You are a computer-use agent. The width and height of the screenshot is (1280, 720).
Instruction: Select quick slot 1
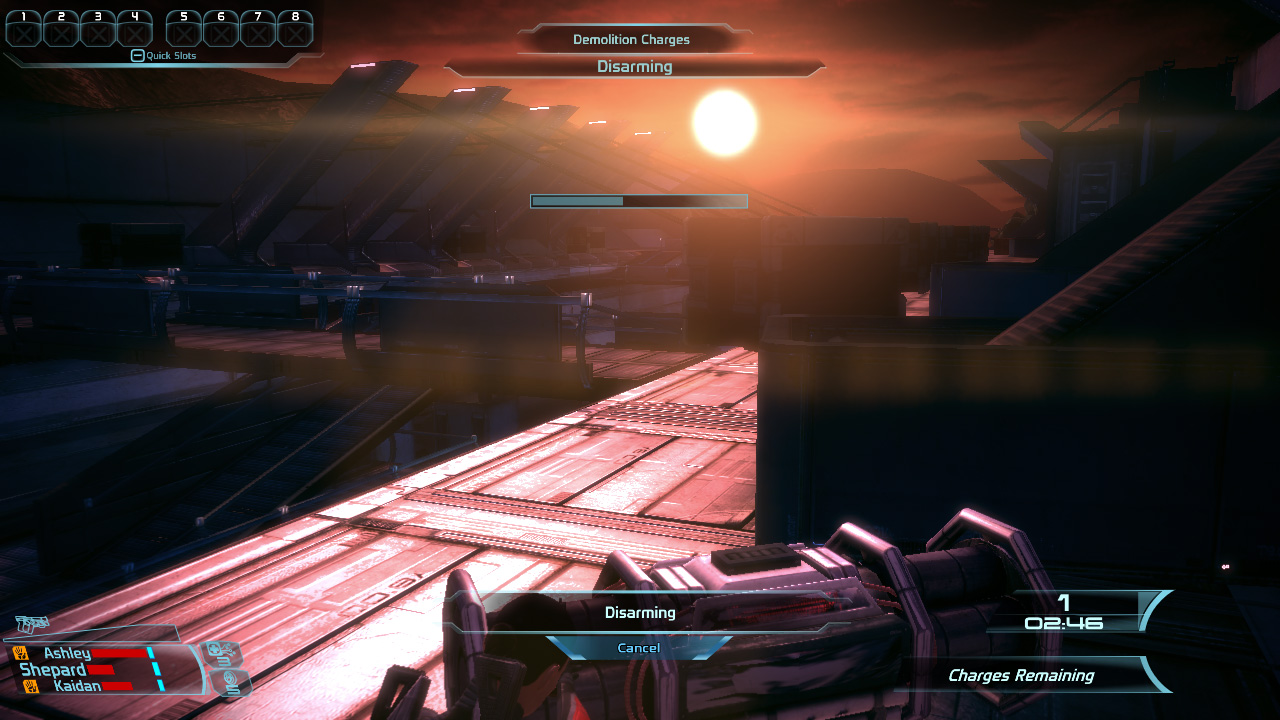point(22,30)
